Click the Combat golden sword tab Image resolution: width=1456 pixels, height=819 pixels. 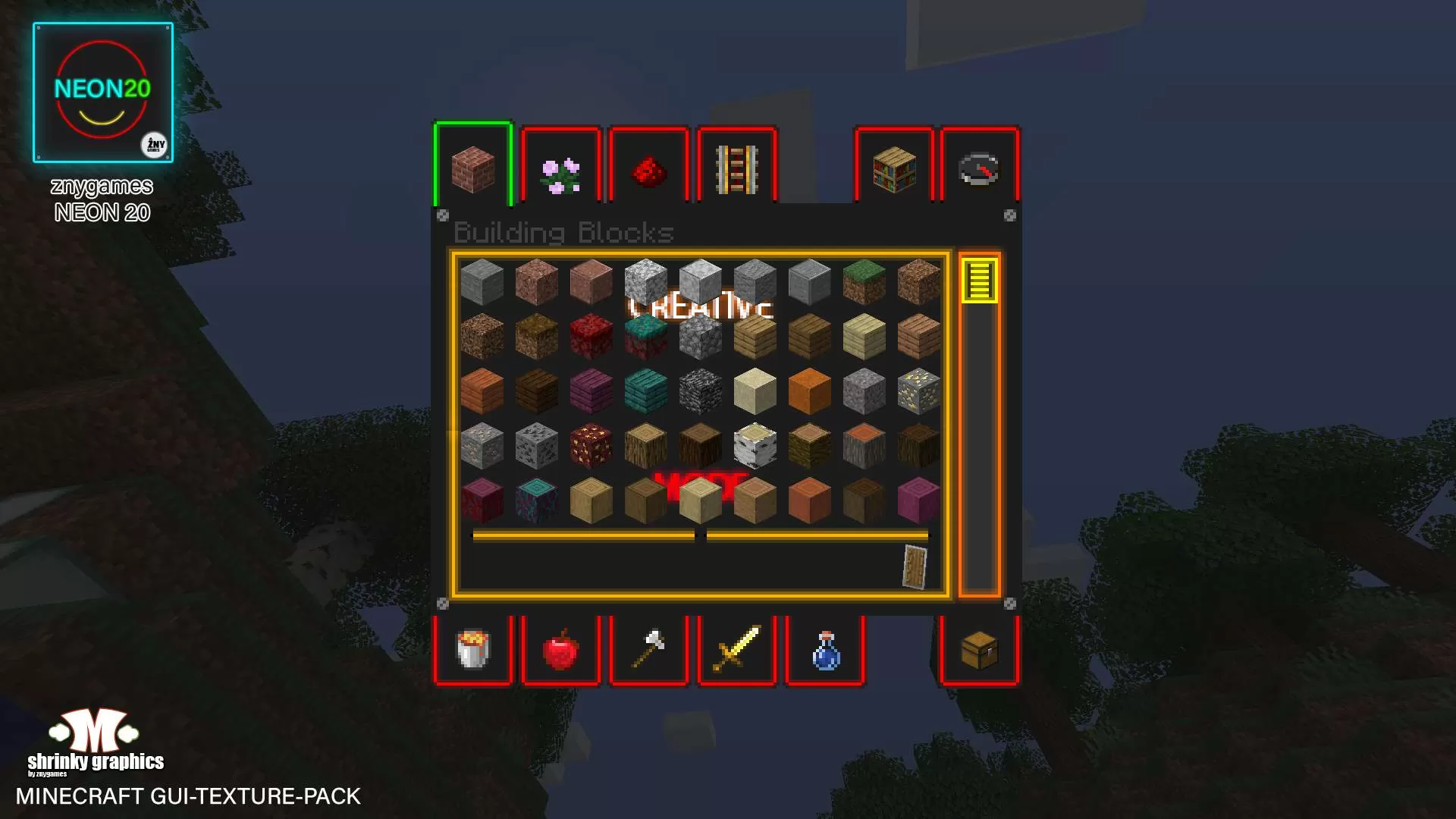pyautogui.click(x=736, y=651)
